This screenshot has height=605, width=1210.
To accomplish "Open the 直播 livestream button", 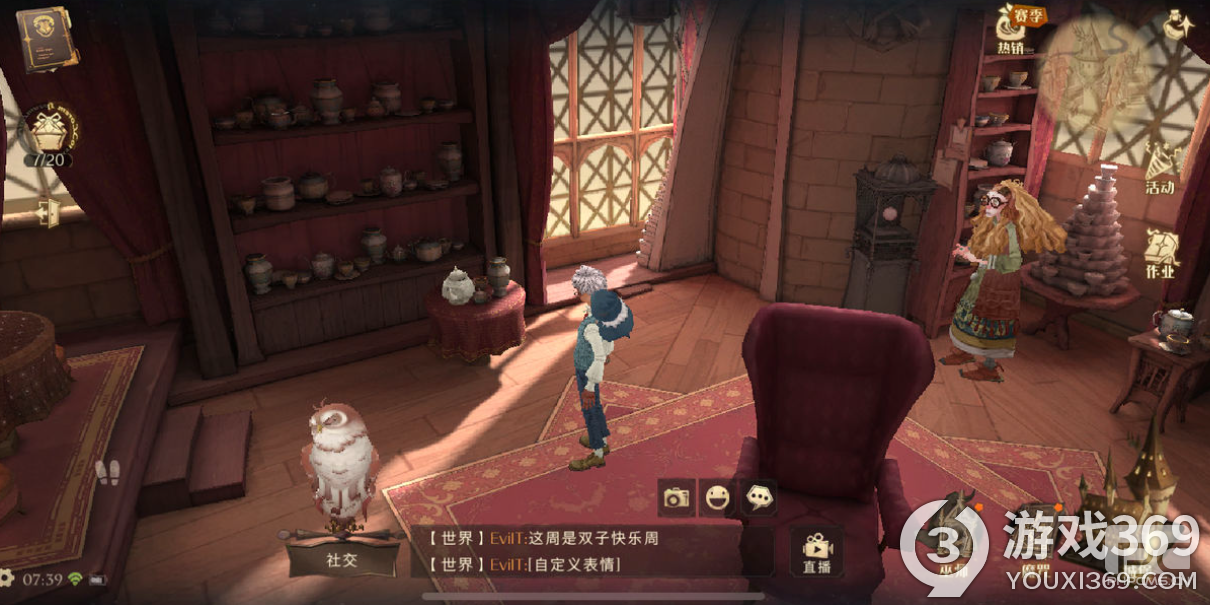I will pyautogui.click(x=816, y=552).
